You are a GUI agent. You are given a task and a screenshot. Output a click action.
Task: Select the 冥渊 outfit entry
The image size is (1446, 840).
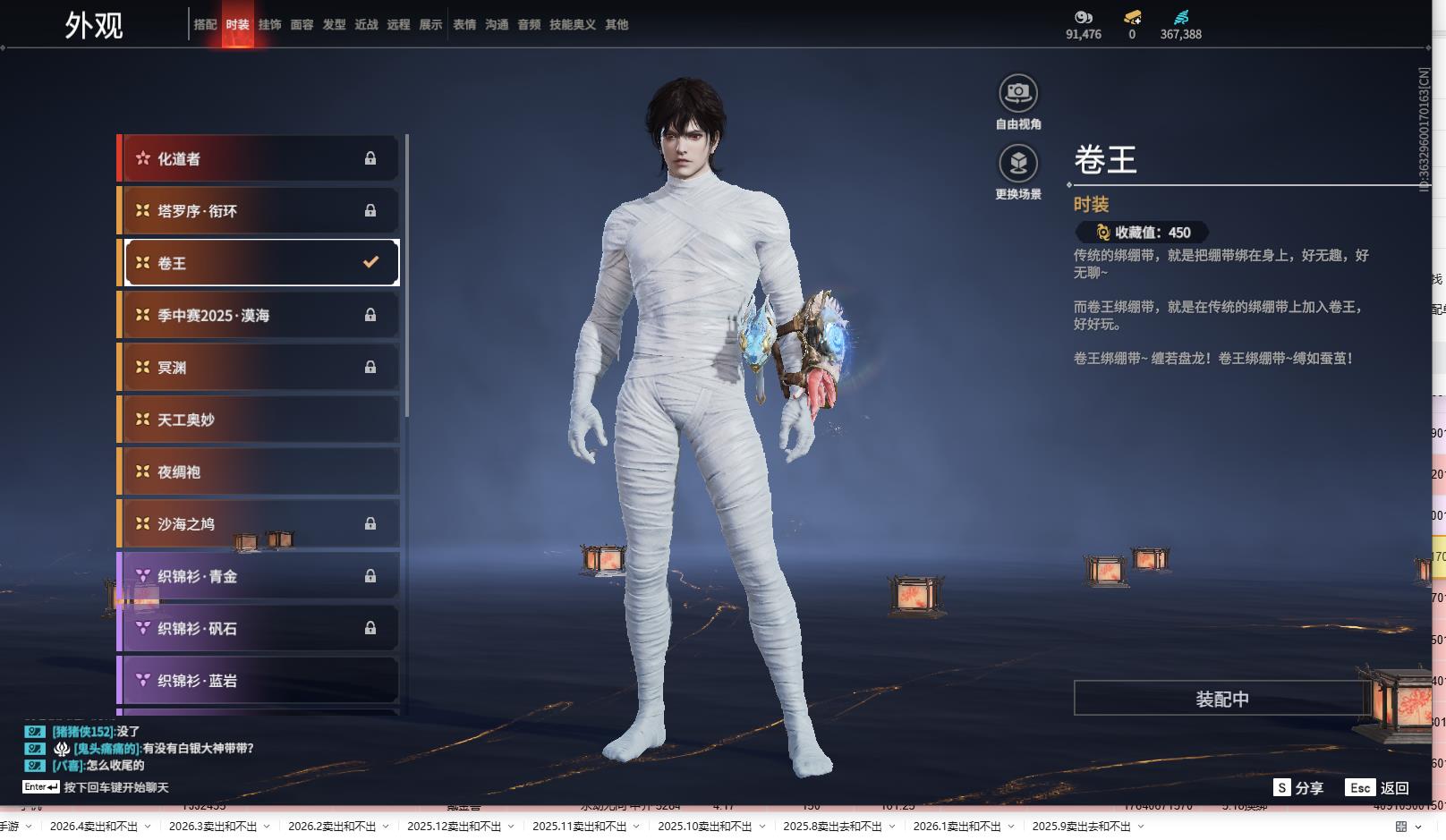coord(259,368)
